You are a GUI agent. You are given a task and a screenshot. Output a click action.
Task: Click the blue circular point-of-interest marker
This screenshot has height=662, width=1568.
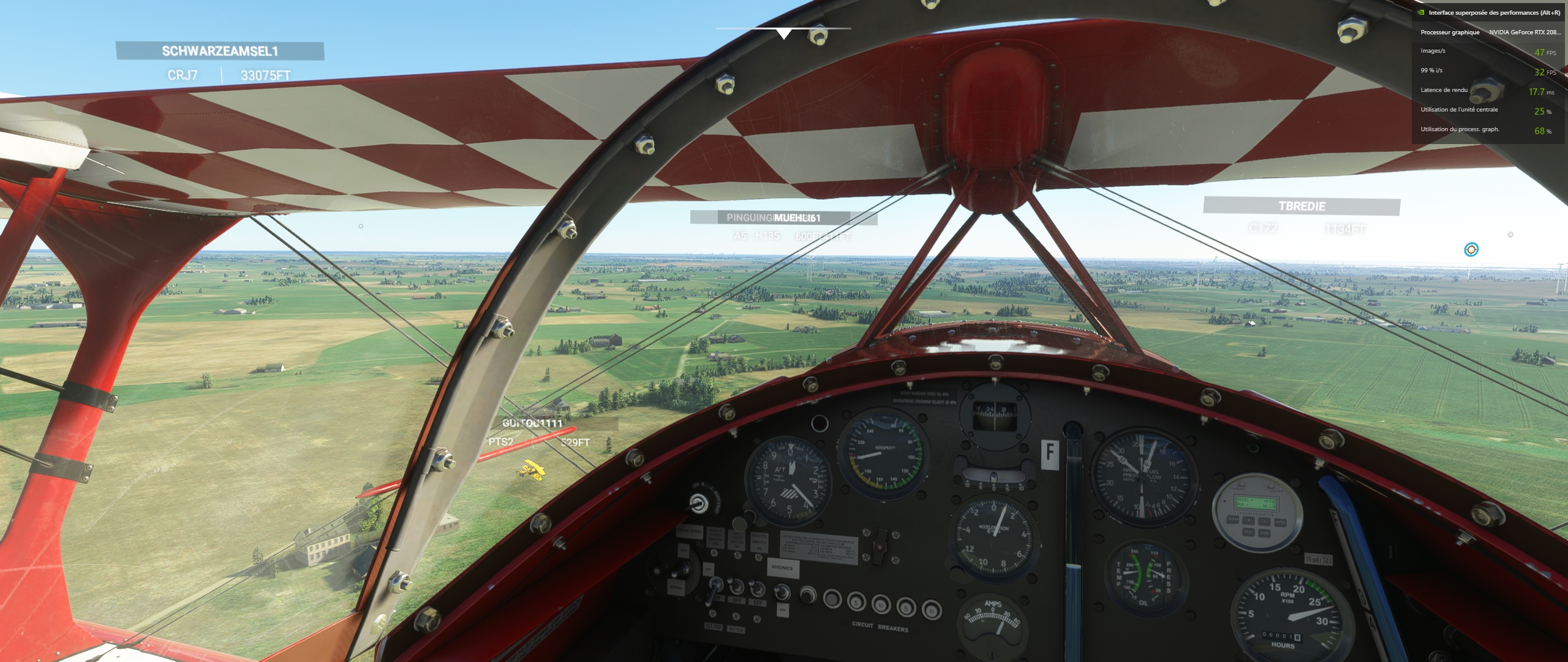(x=1471, y=249)
